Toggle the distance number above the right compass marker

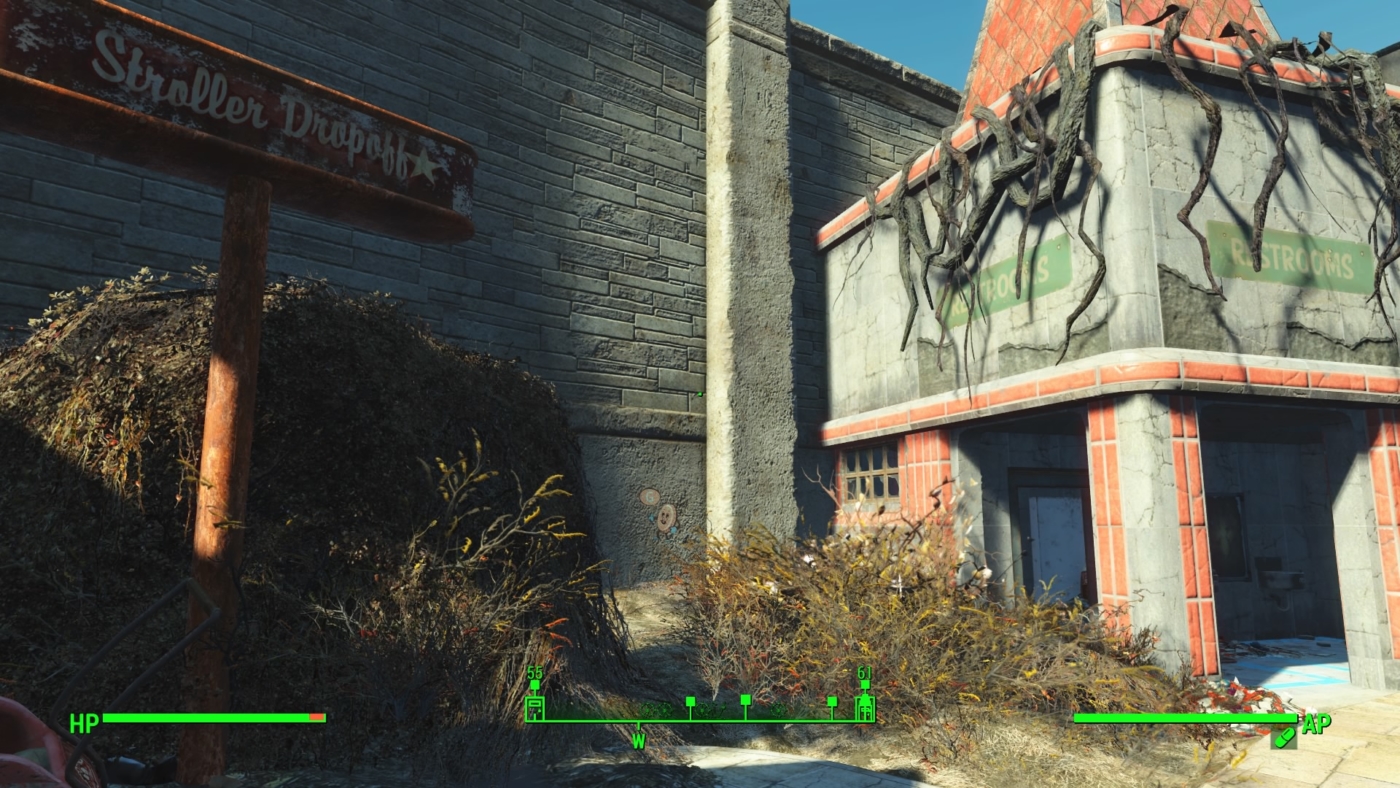[863, 672]
